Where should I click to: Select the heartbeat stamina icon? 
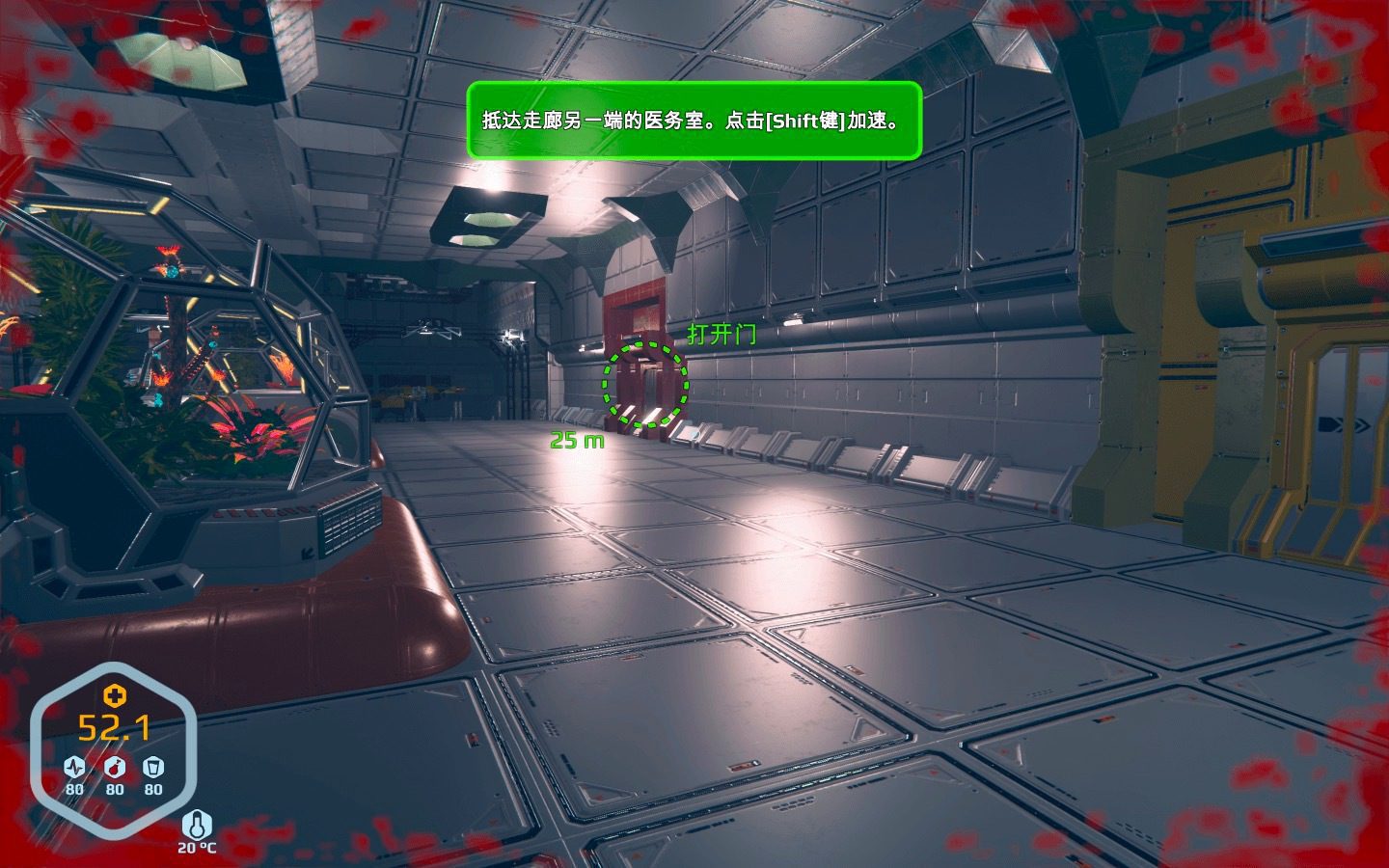[74, 768]
